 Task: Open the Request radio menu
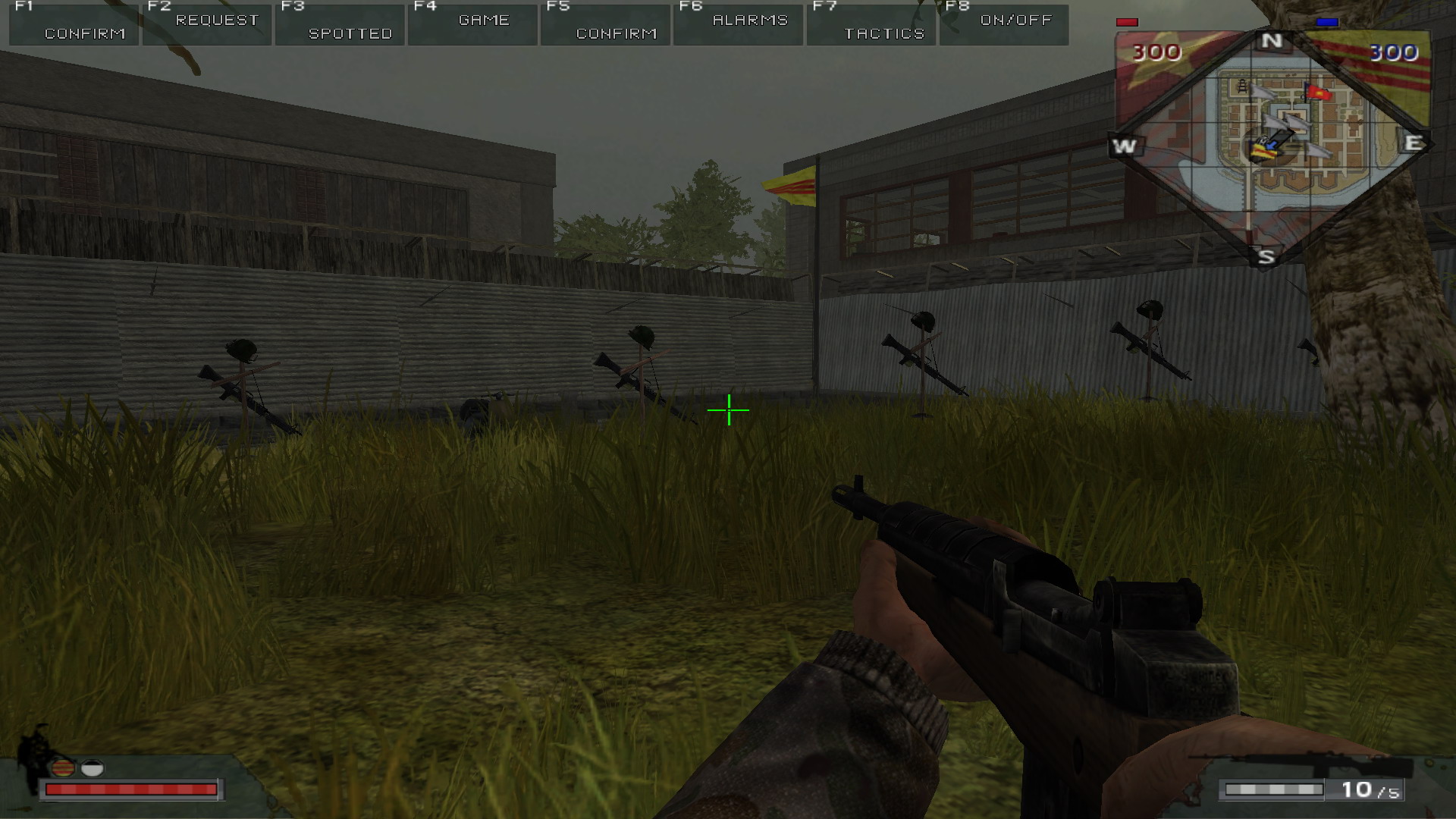(207, 24)
